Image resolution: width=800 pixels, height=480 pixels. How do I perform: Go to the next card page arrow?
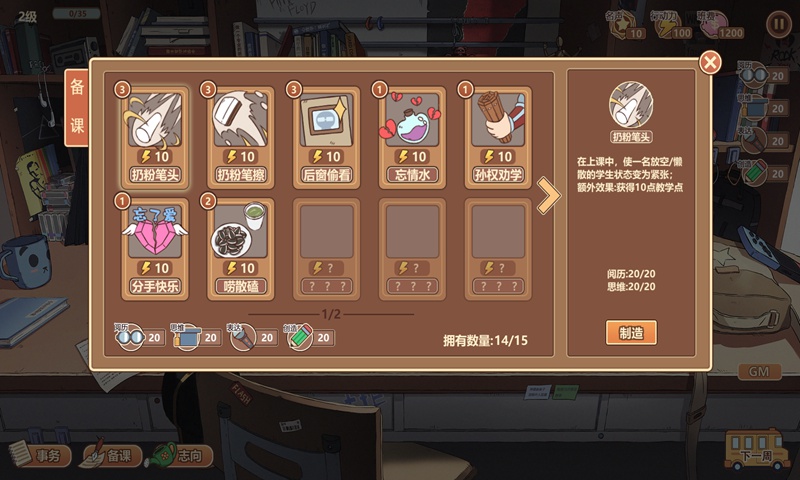pos(548,197)
